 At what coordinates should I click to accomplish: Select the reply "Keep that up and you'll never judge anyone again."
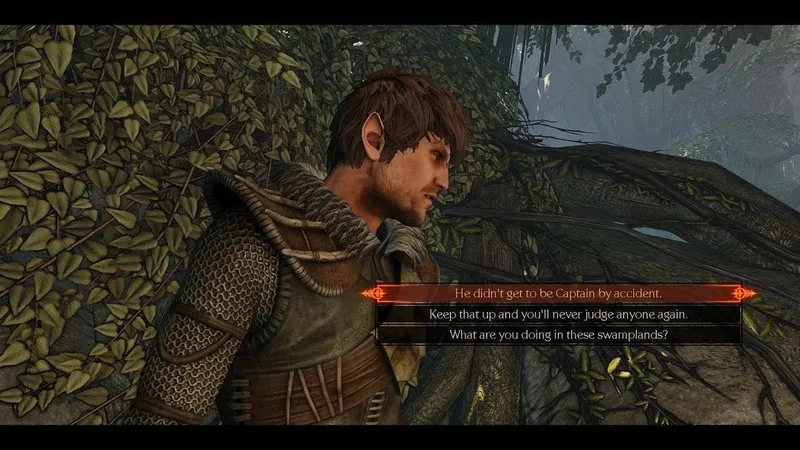559,314
